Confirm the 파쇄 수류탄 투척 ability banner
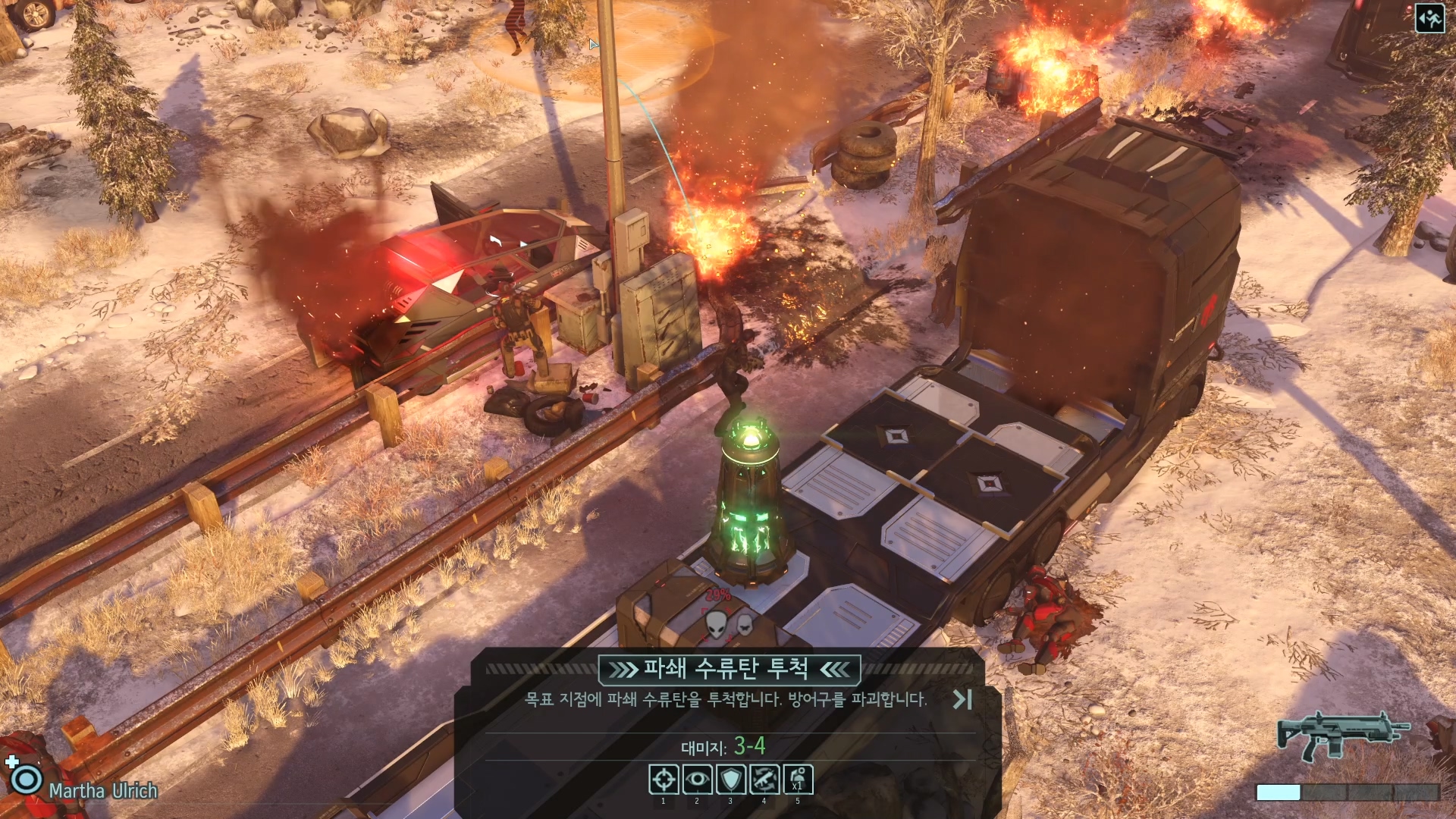1456x819 pixels. [729, 669]
